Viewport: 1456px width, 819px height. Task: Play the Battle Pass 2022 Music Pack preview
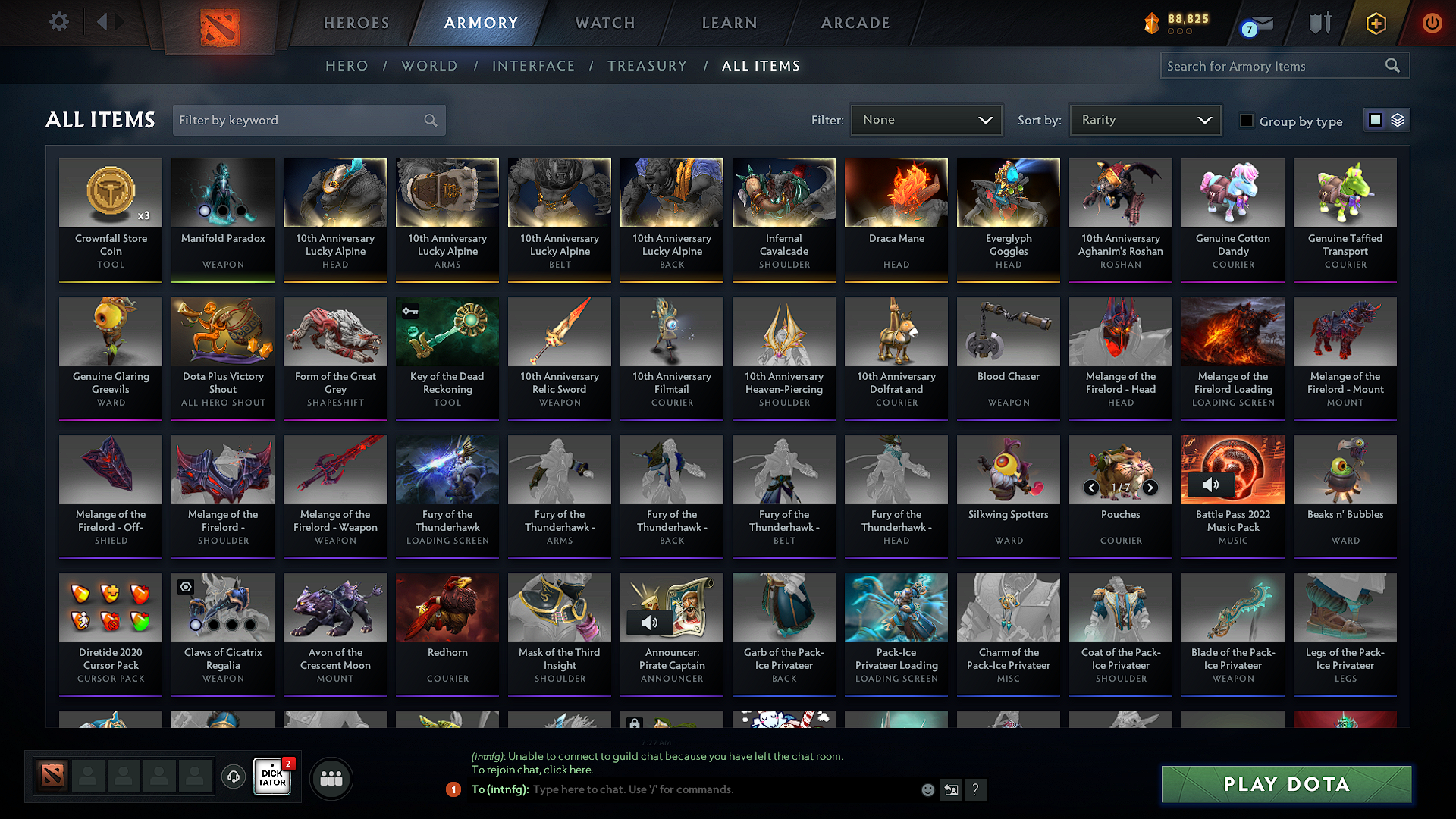[1210, 484]
